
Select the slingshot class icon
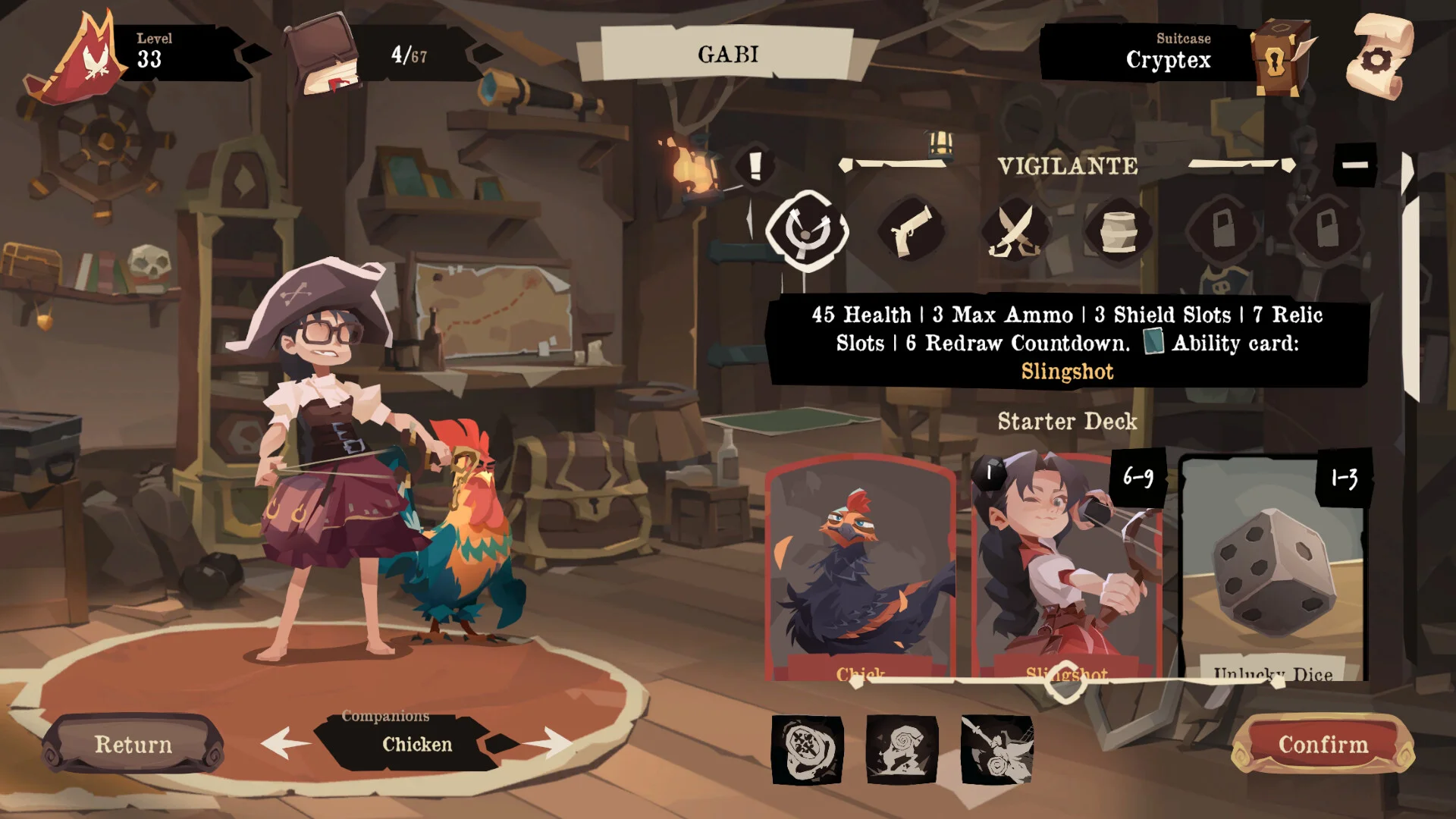pyautogui.click(x=806, y=230)
